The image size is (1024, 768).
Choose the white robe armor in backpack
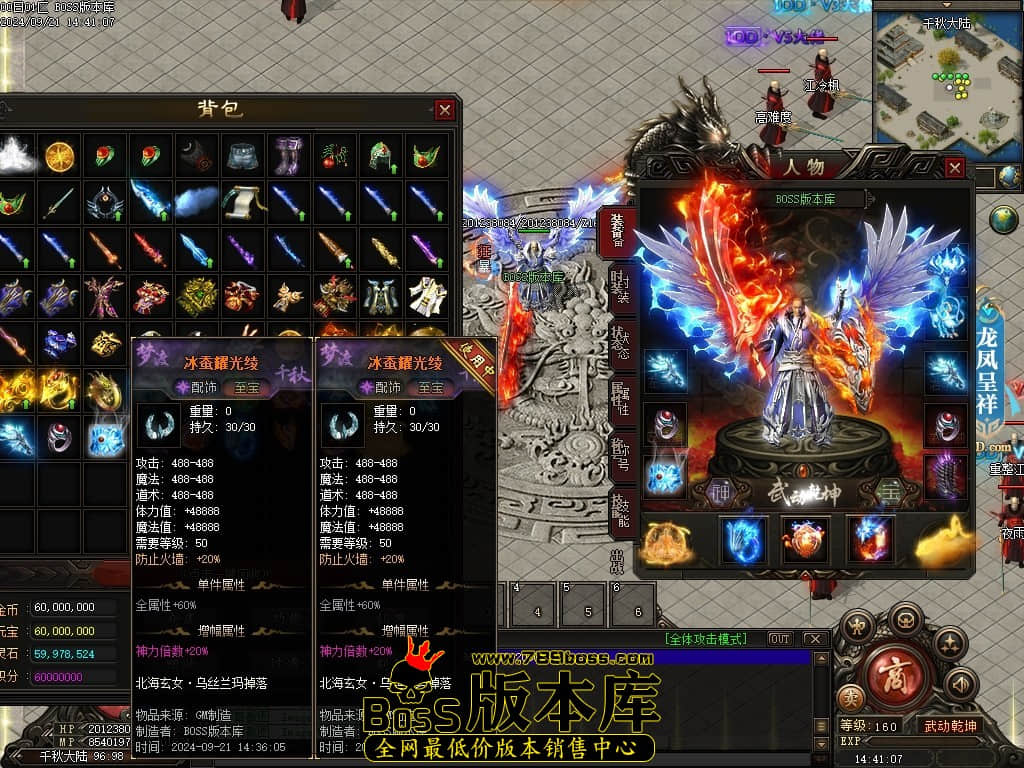[427, 296]
